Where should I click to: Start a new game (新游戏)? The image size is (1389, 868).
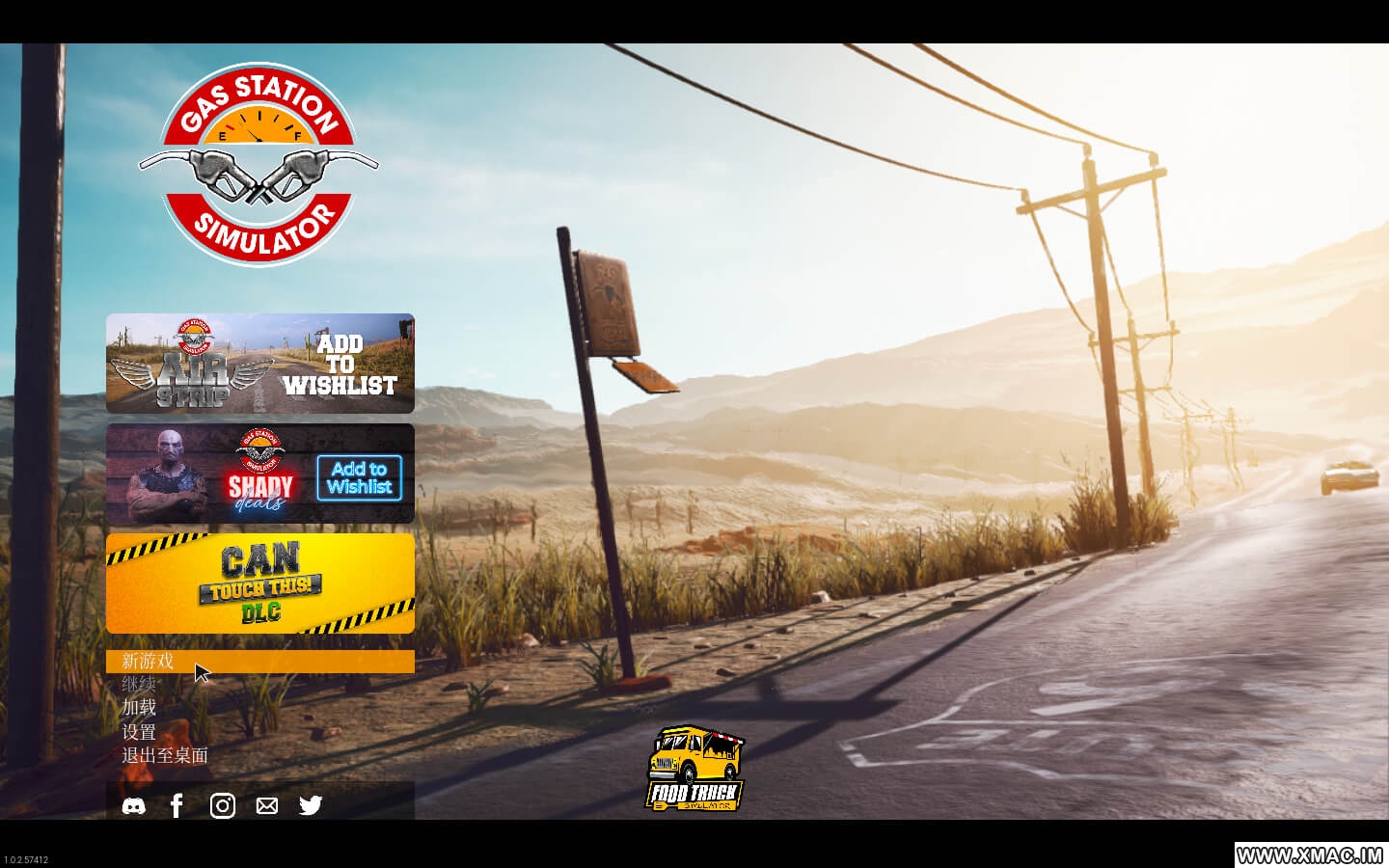point(148,662)
